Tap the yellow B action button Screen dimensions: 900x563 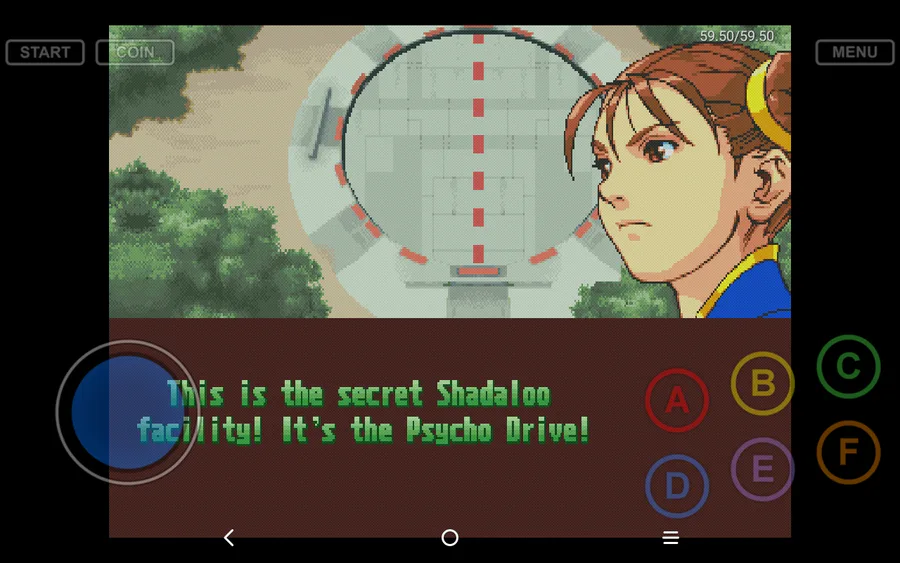coord(763,383)
